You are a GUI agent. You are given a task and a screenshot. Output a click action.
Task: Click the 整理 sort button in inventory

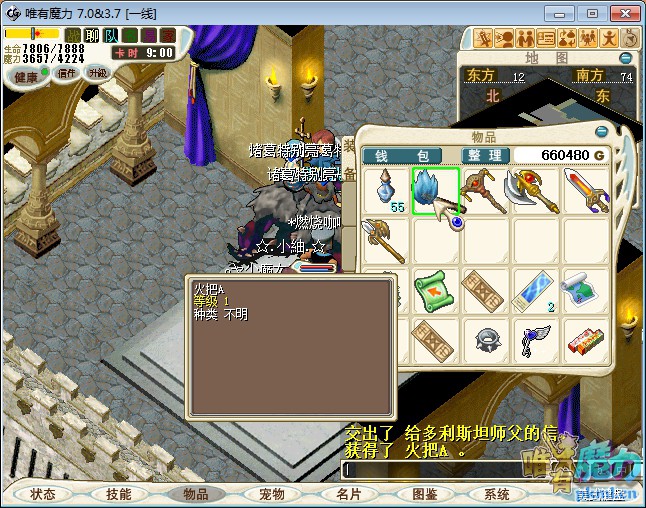[486, 155]
